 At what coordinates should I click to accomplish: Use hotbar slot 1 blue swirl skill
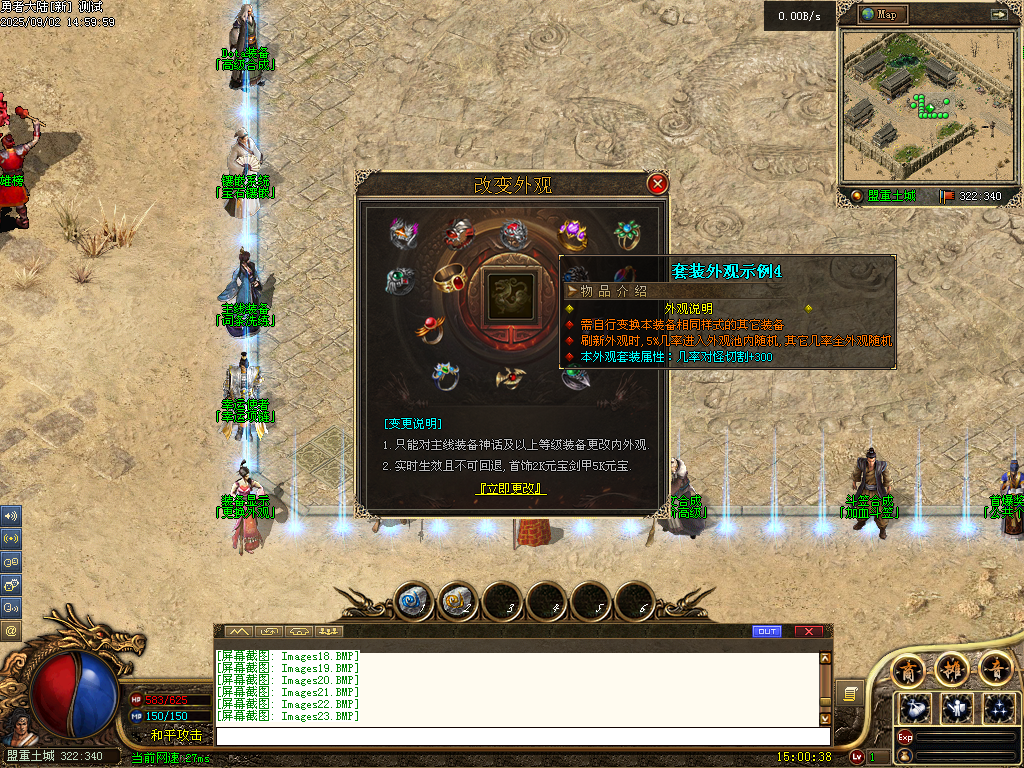pyautogui.click(x=413, y=600)
